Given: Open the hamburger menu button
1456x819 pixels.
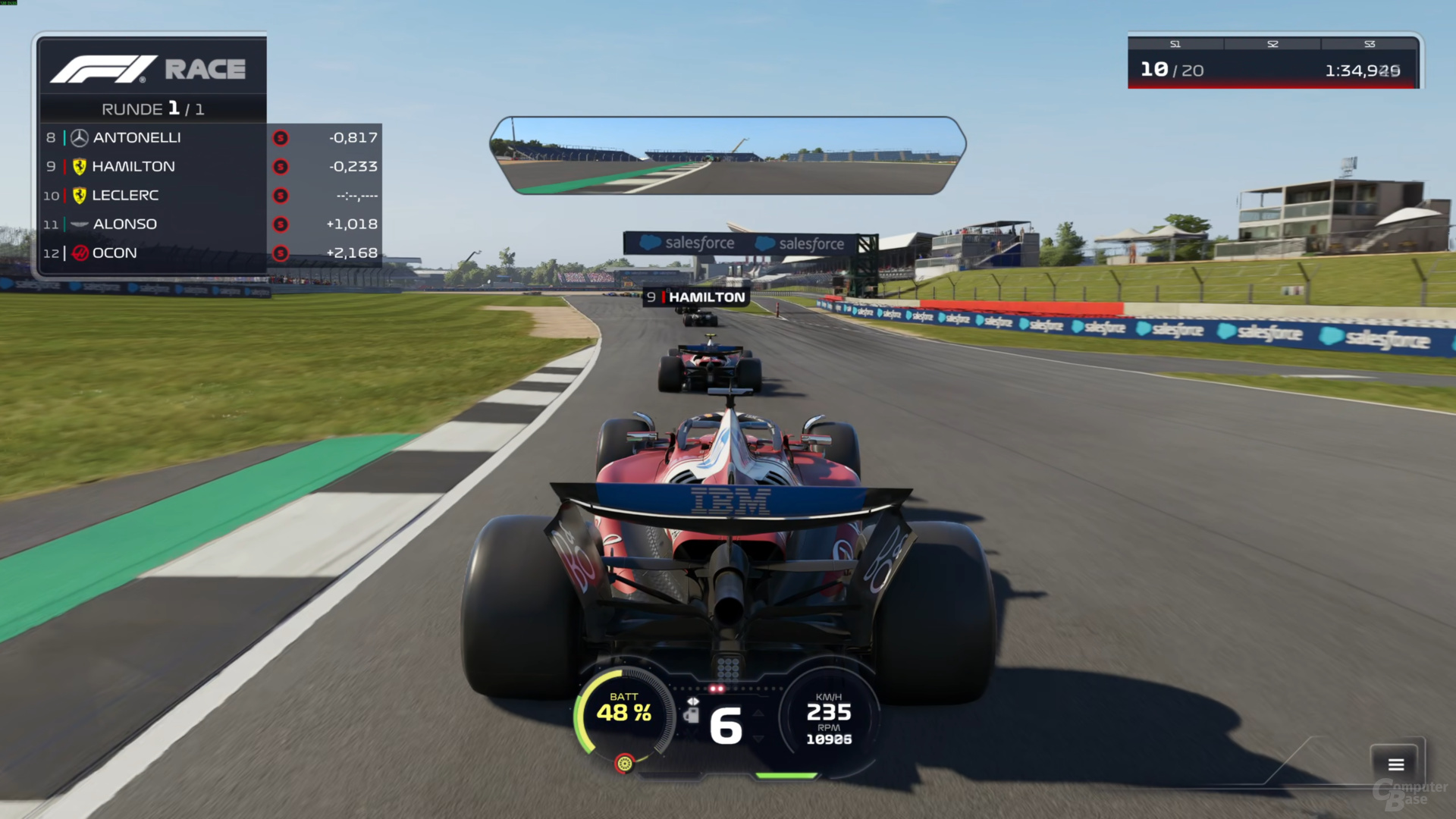Looking at the screenshot, I should pyautogui.click(x=1396, y=764).
